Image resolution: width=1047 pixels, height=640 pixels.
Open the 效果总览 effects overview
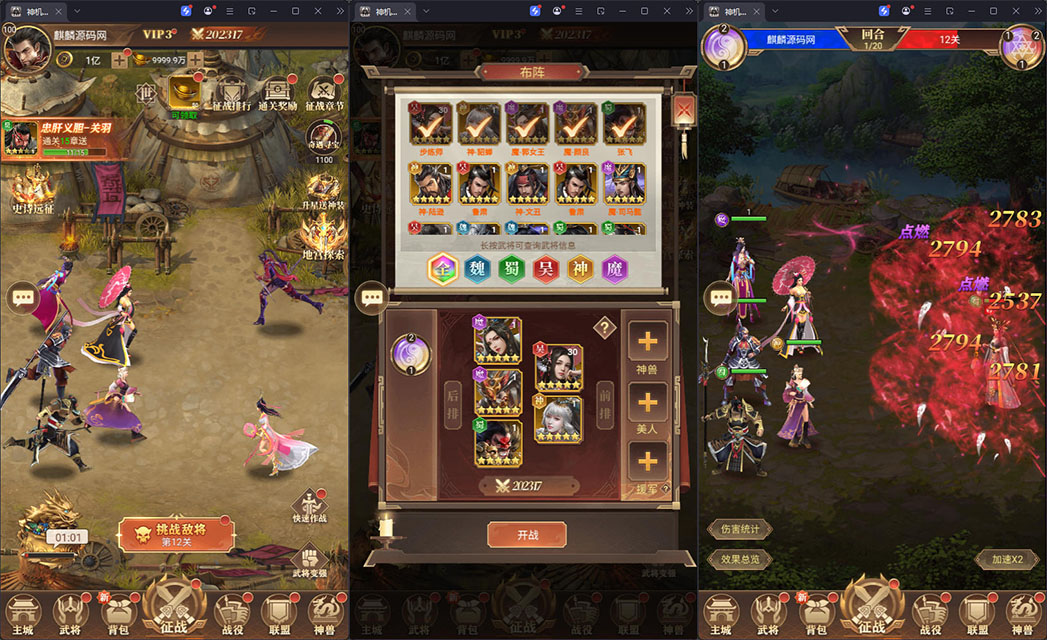coord(739,560)
